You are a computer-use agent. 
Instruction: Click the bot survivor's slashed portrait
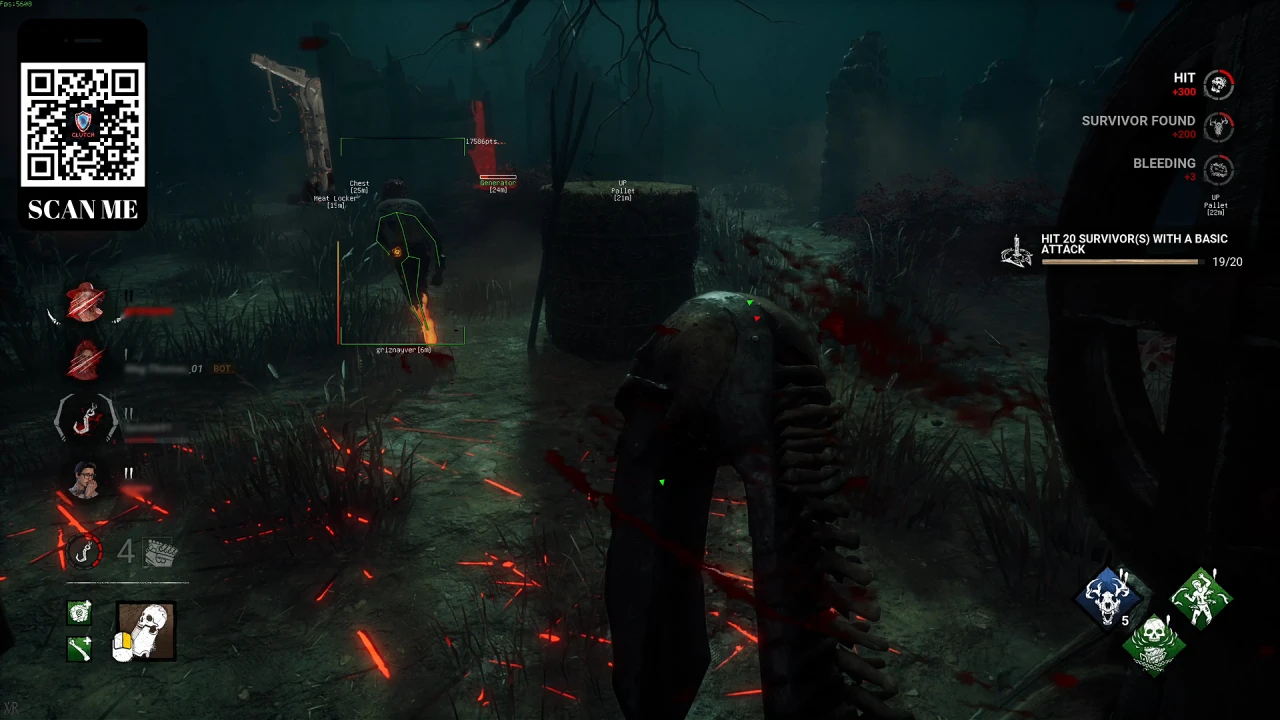tap(86, 360)
